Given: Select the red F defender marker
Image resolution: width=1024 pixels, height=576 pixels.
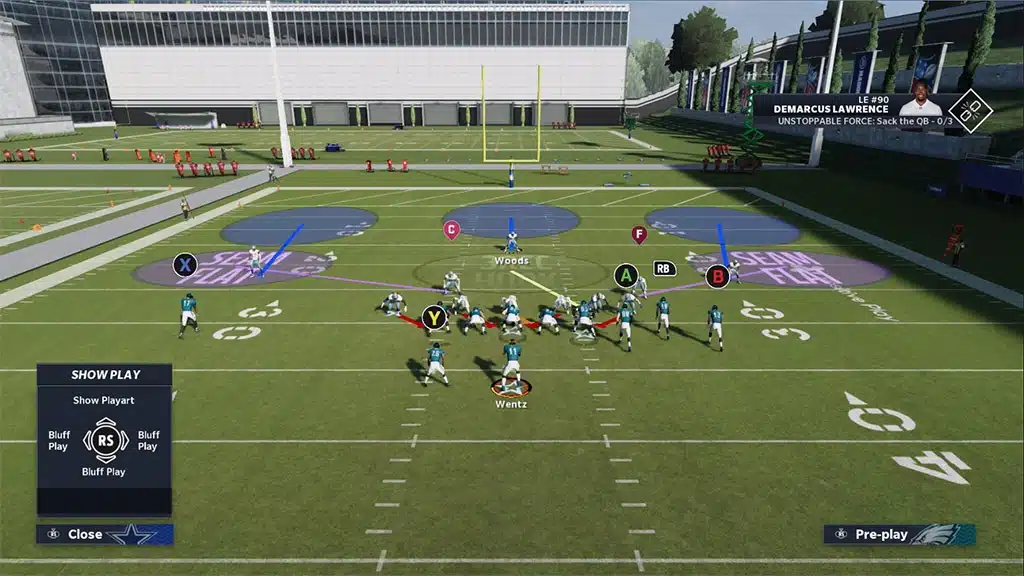Looking at the screenshot, I should coord(639,235).
